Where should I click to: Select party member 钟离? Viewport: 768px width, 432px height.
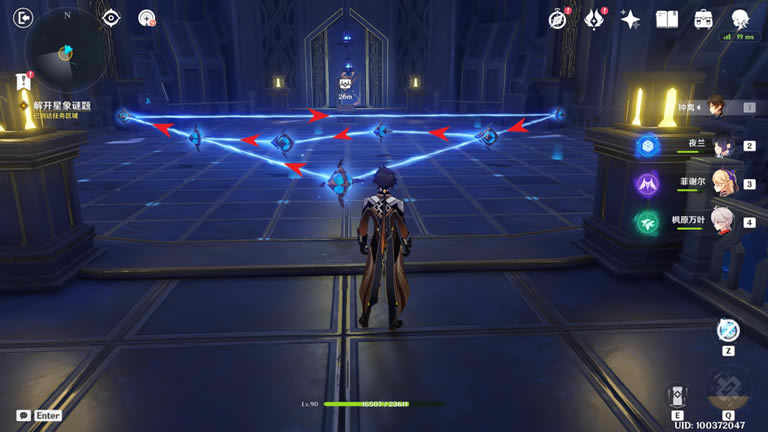point(717,107)
